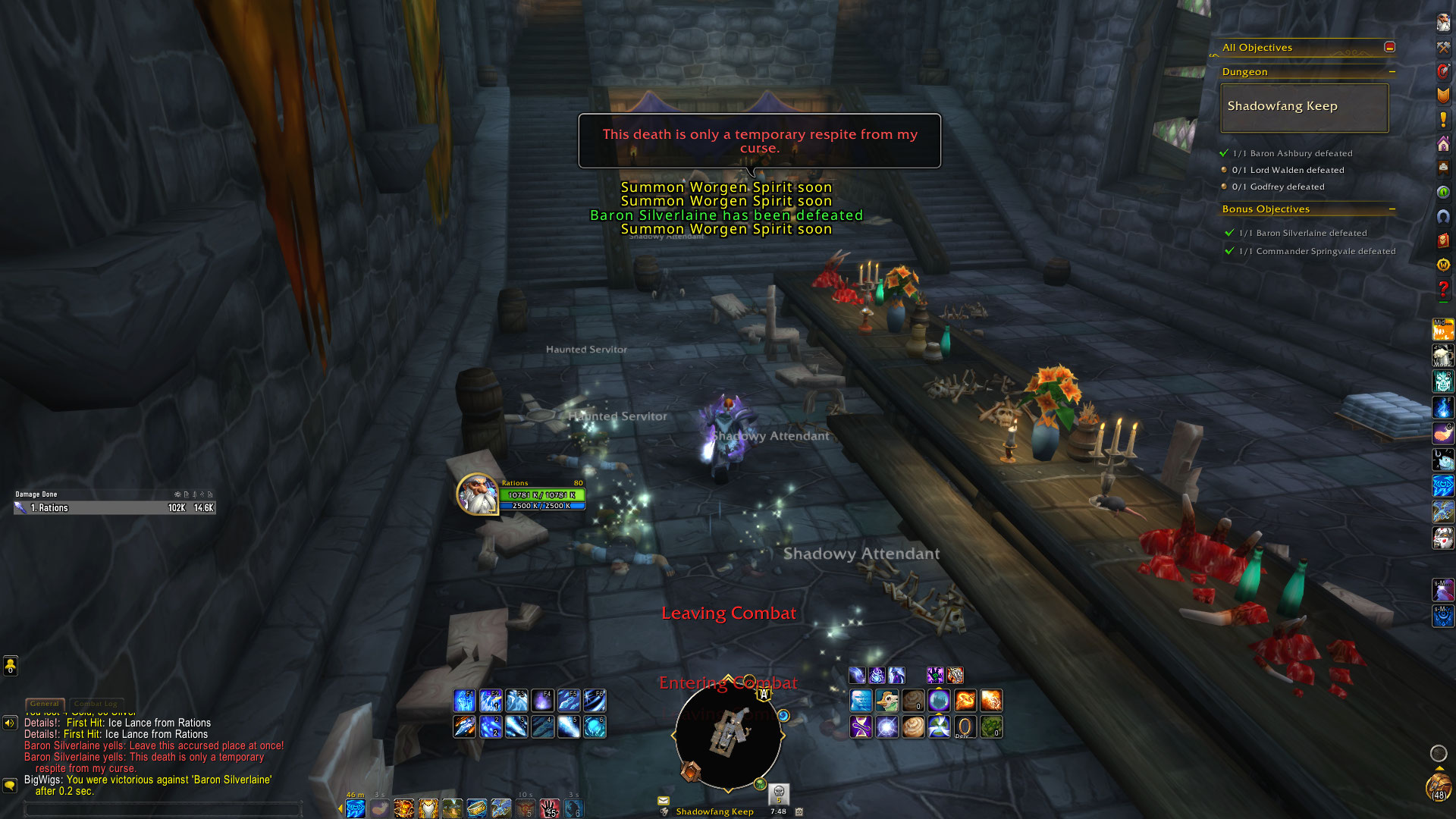Activate the swirled pastry food item
Screen dimensions: 1456x819
coord(913,727)
